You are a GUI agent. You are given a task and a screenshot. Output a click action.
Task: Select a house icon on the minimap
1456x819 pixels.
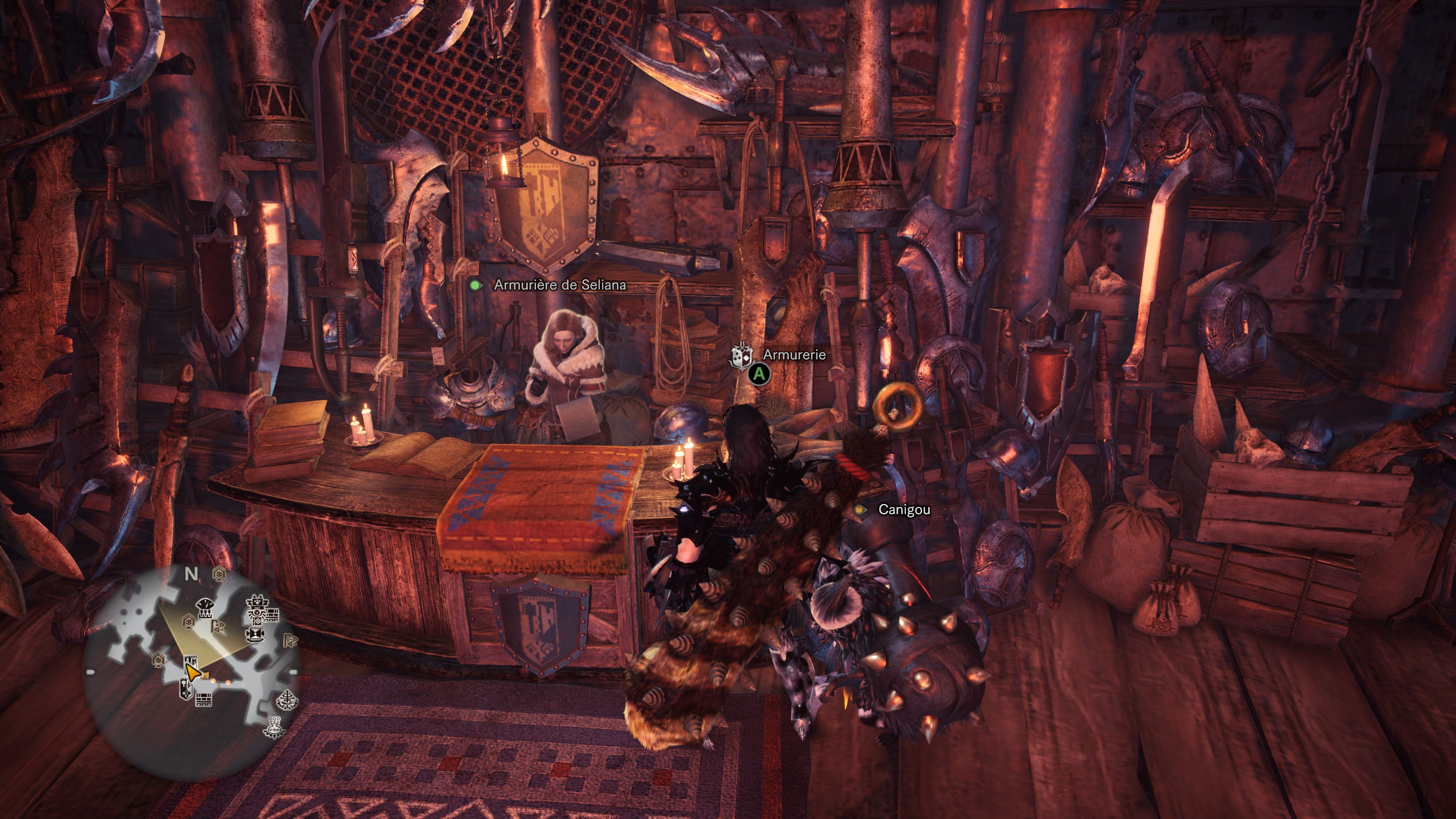point(219,574)
